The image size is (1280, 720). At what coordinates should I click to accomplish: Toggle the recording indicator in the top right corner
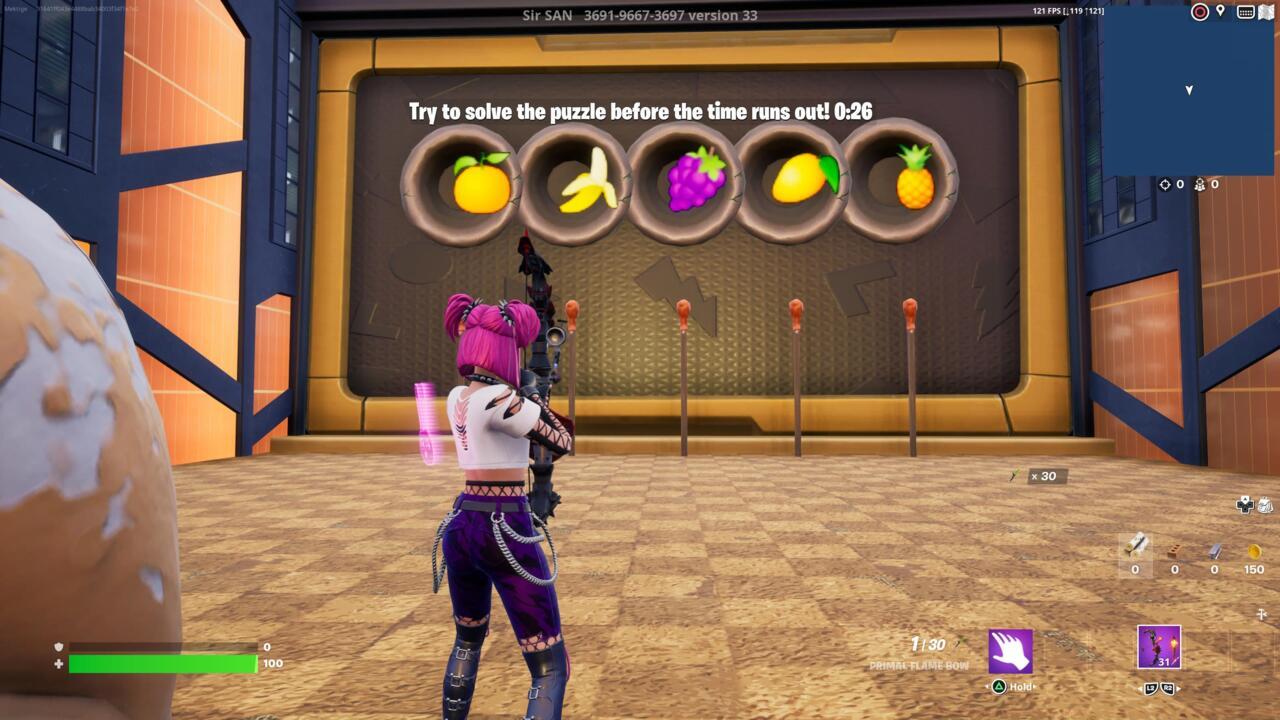point(1200,12)
